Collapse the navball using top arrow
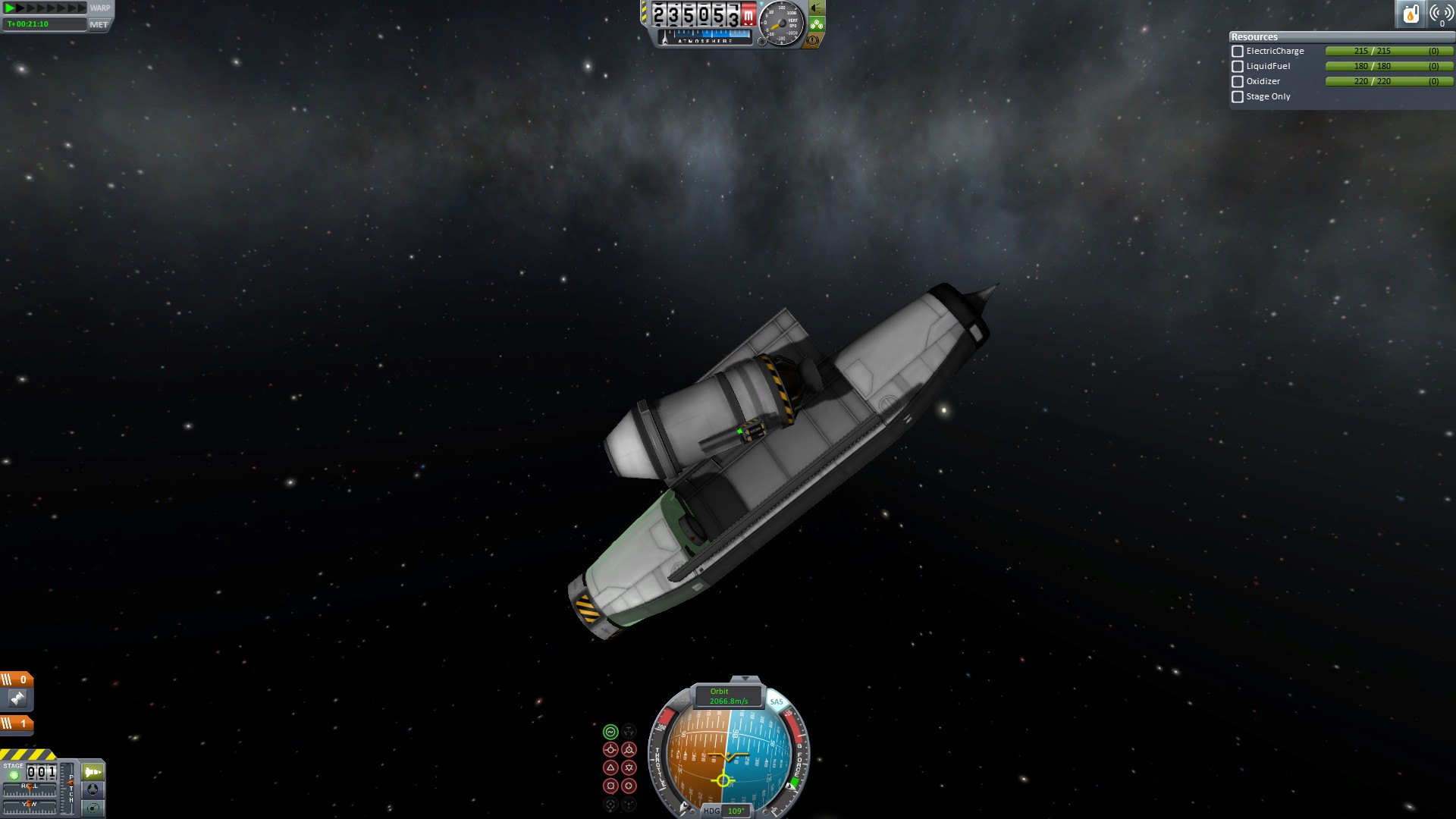The width and height of the screenshot is (1456, 819). (745, 679)
